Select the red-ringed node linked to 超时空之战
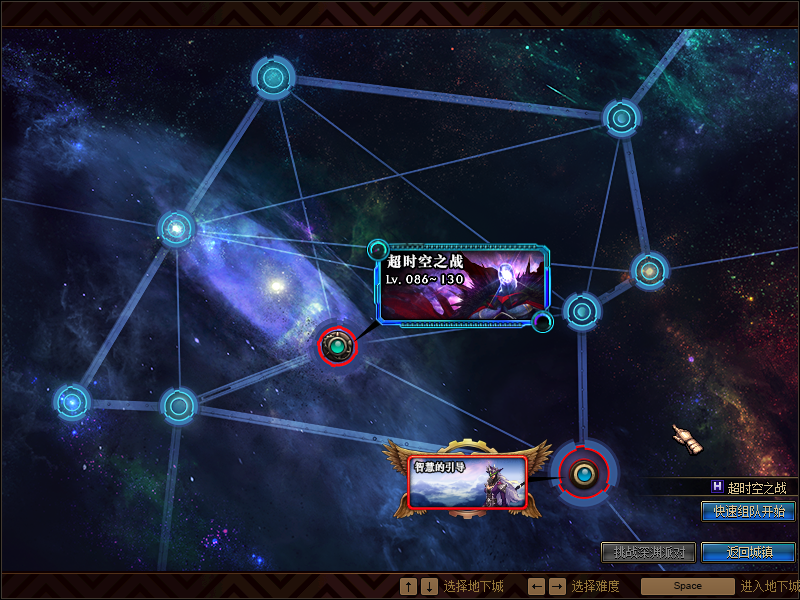Viewport: 800px width, 600px height. [x=337, y=346]
